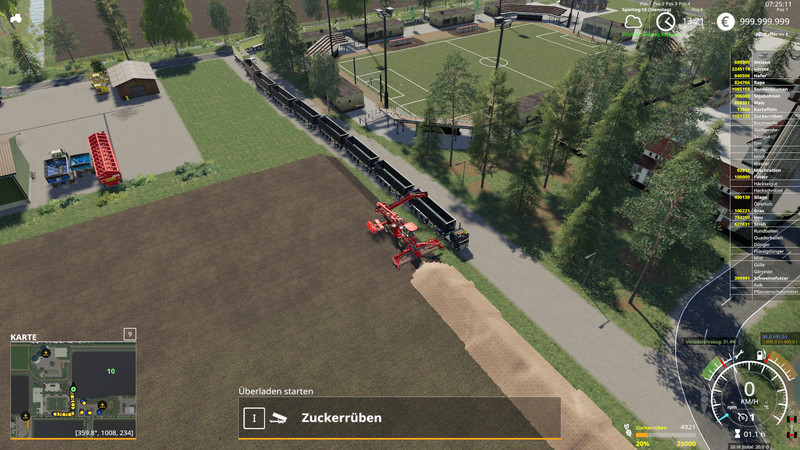Select the clock time-scale icon
This screenshot has width=800, height=450.
[x=664, y=22]
